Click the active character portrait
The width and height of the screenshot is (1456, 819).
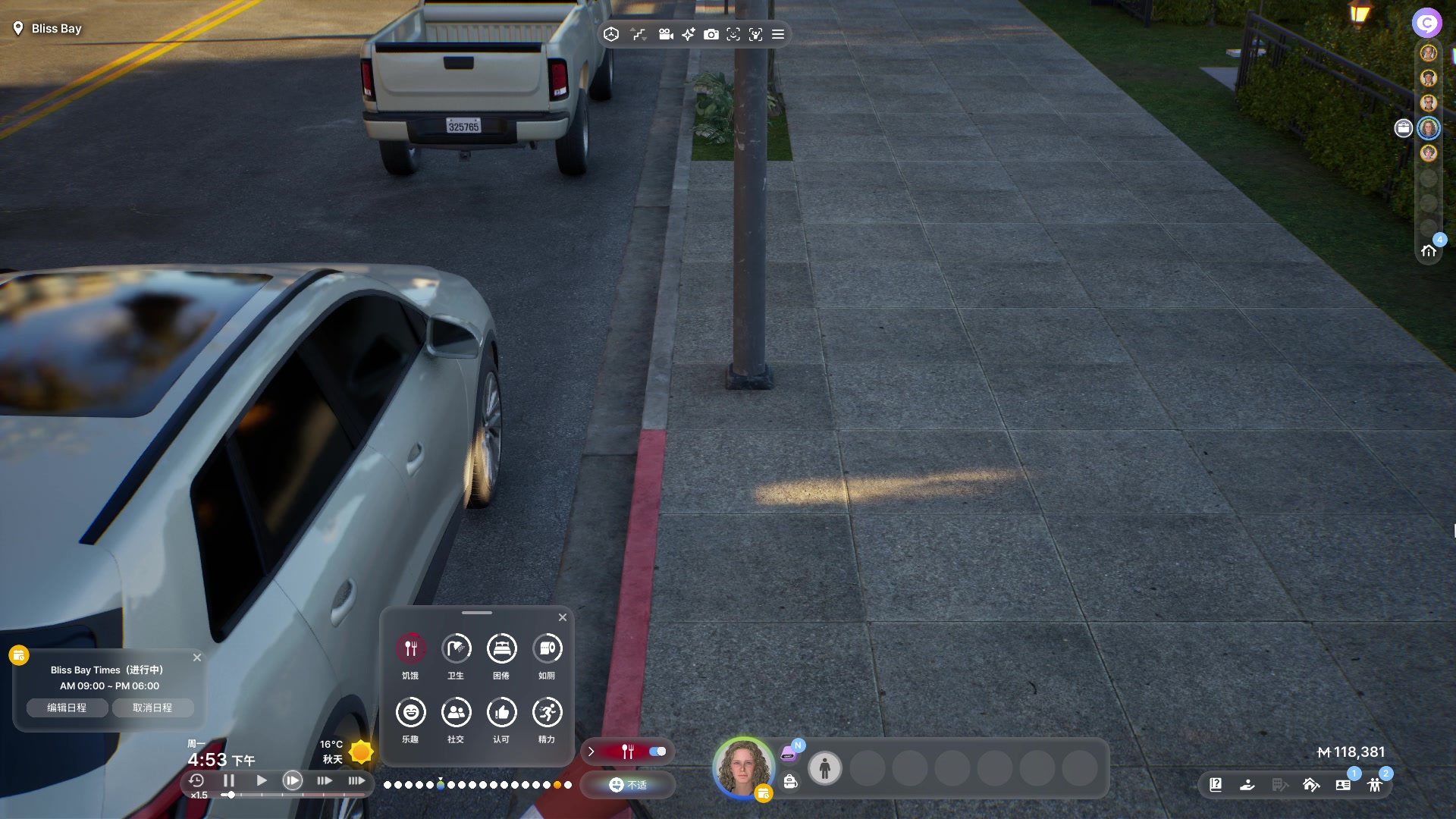coord(743,767)
